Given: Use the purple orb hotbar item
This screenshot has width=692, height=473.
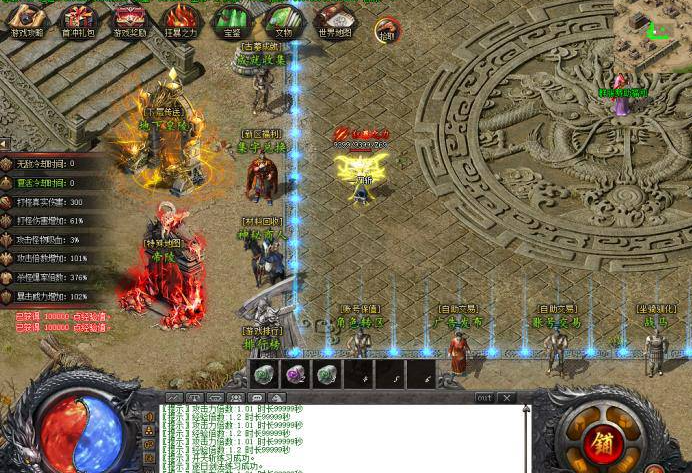Looking at the screenshot, I should click(295, 375).
